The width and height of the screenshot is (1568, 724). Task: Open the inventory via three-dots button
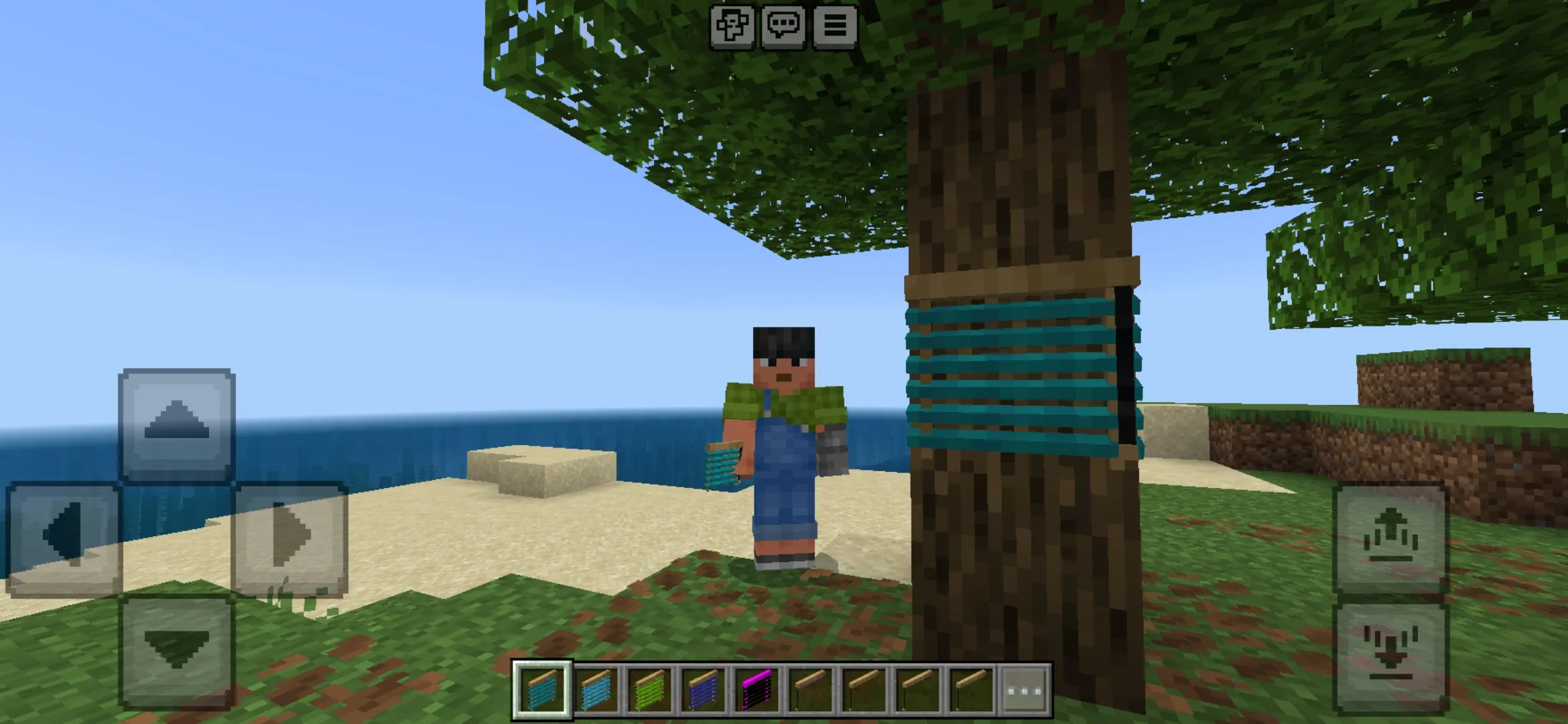[x=1025, y=690]
